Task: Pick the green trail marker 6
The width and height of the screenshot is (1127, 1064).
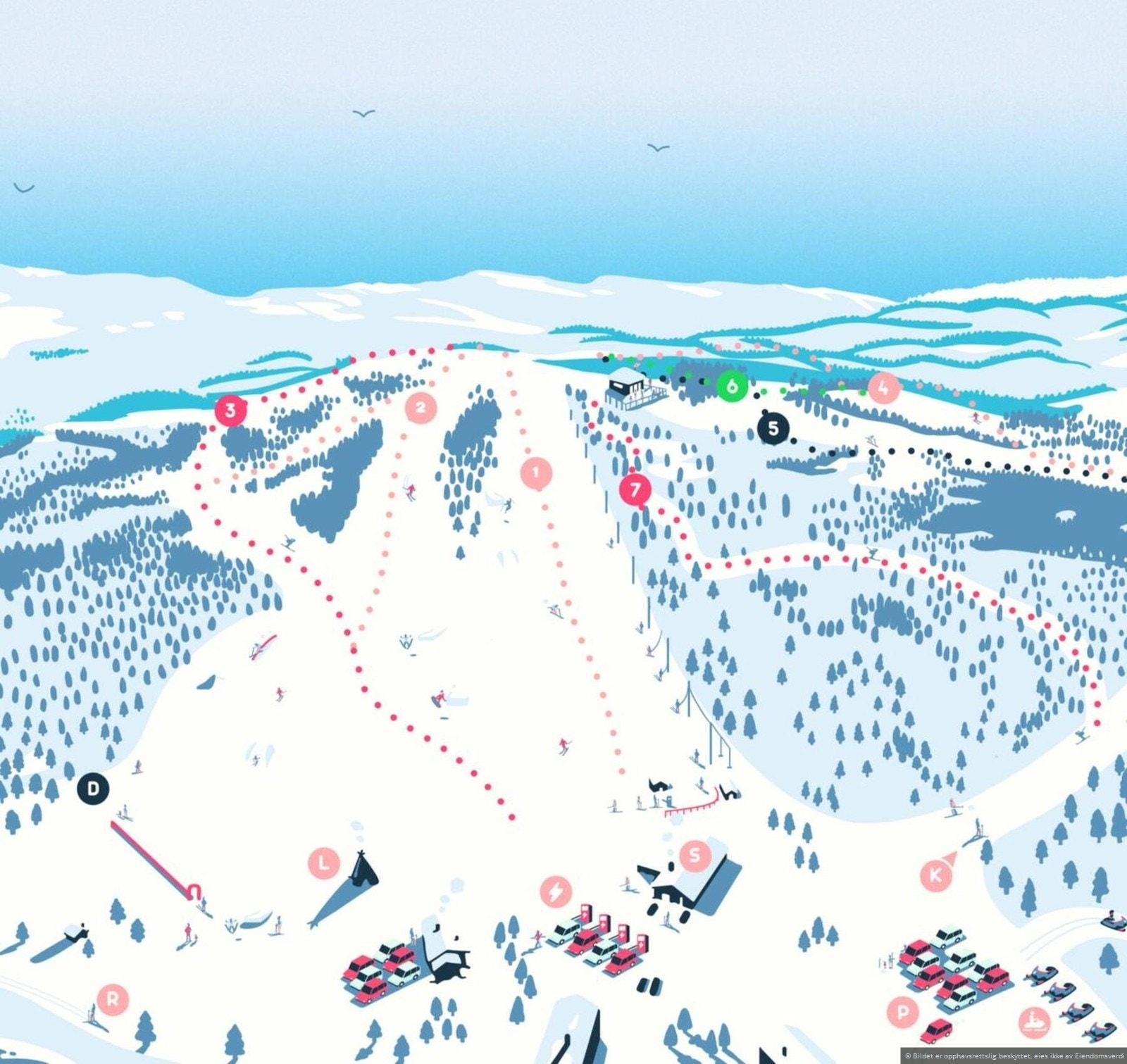Action: (732, 386)
